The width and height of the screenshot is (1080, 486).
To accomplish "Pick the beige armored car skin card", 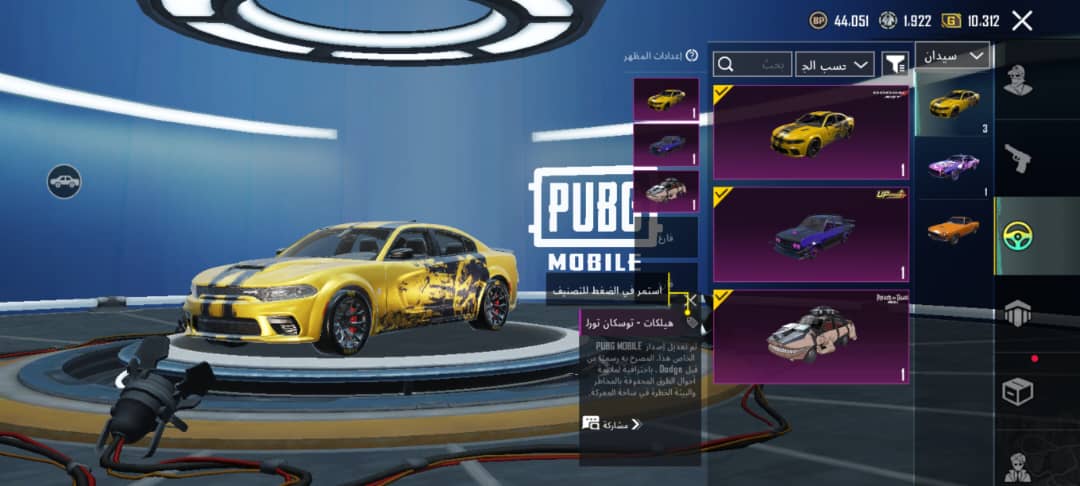I will tap(811, 337).
